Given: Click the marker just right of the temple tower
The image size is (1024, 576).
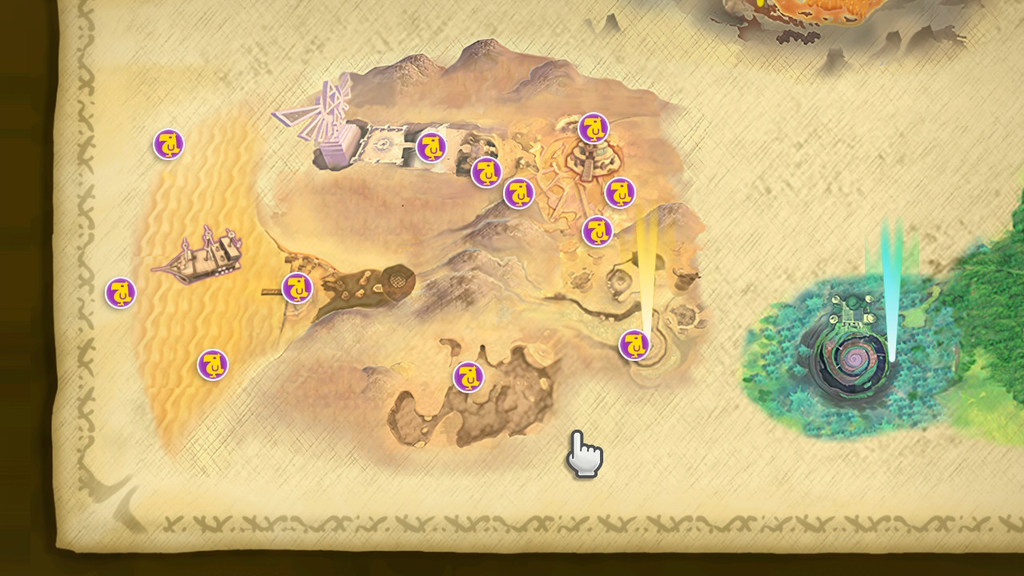Looking at the screenshot, I should coord(620,192).
